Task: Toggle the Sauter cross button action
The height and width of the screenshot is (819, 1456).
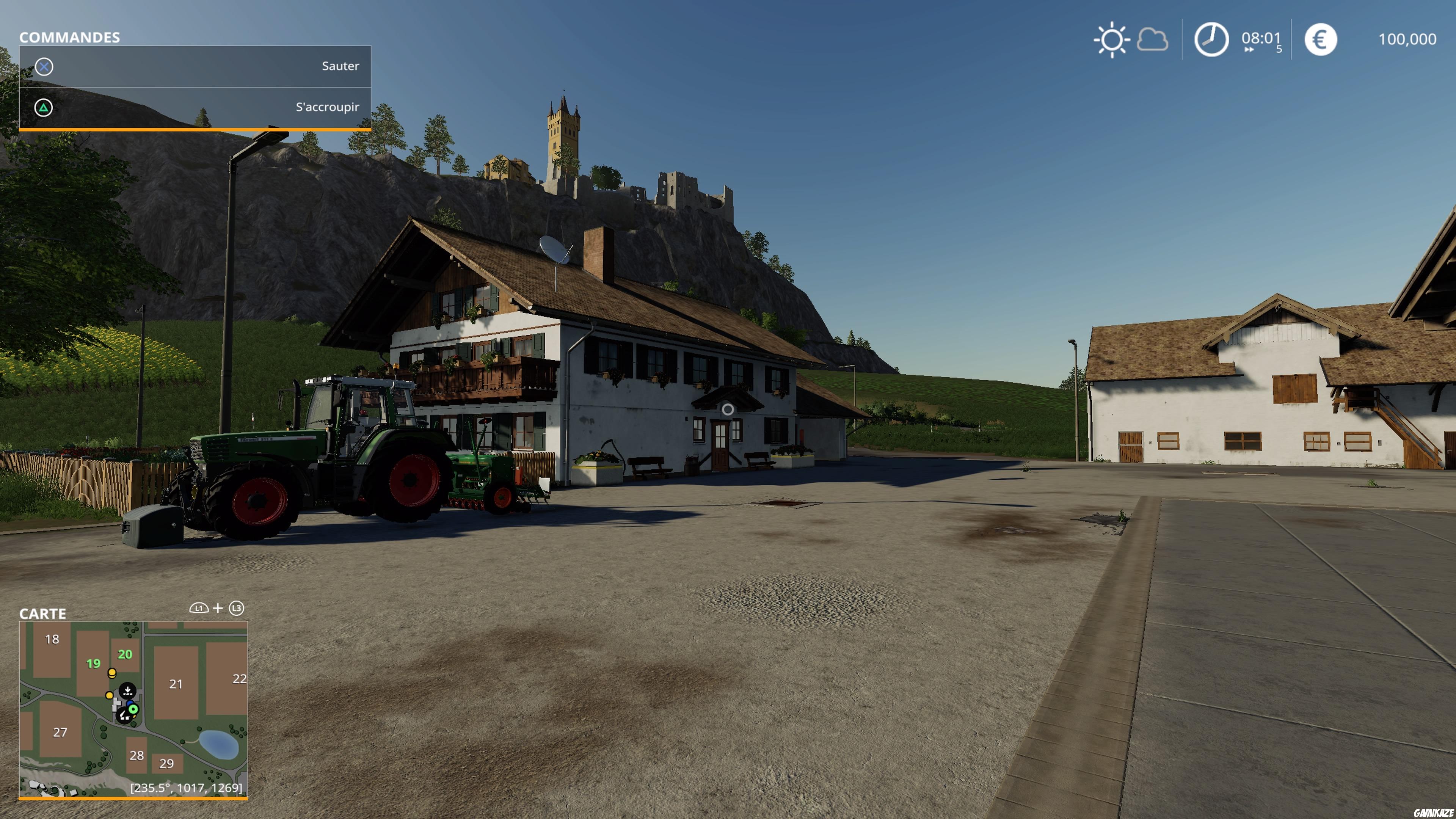Action: pyautogui.click(x=44, y=66)
